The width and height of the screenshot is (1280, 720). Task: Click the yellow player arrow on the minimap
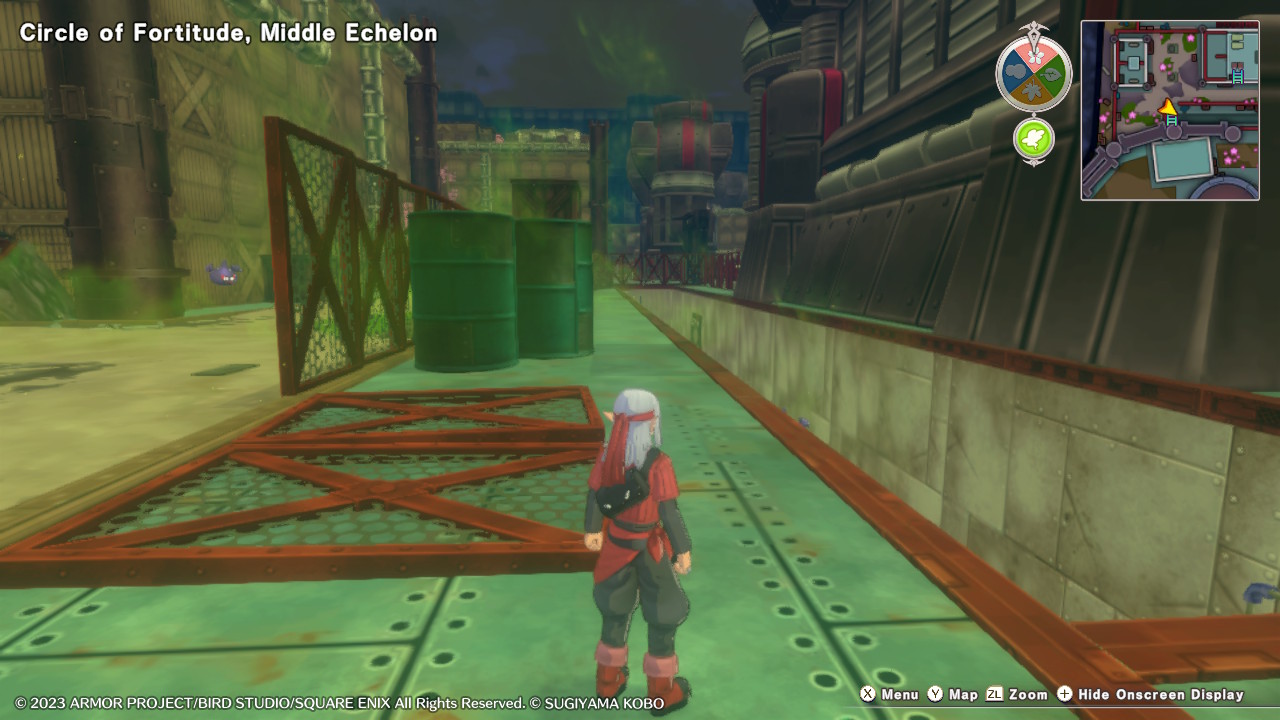[x=1169, y=107]
